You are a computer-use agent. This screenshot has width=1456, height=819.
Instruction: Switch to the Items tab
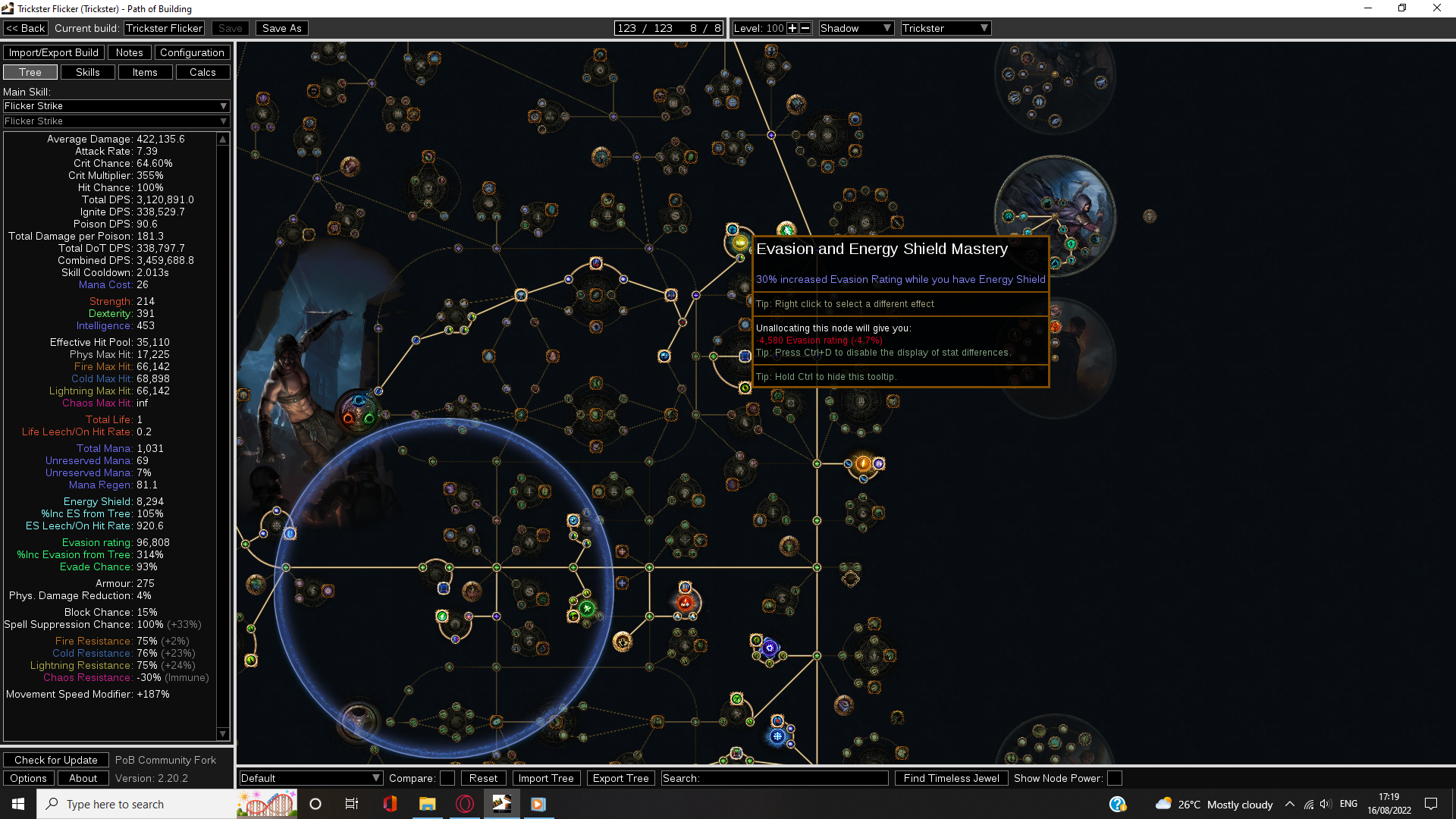[x=145, y=72]
